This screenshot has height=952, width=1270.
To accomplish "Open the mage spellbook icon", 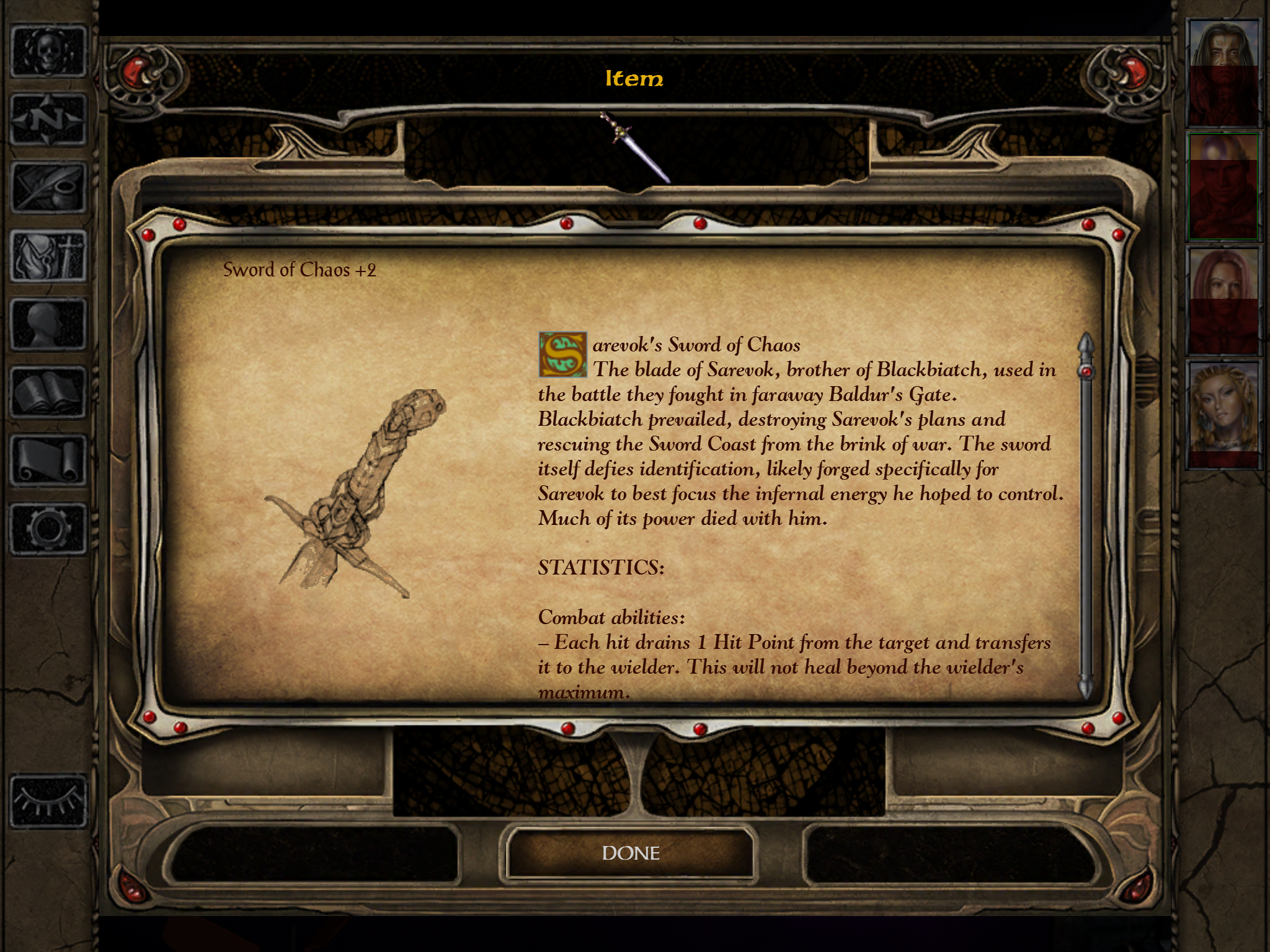I will point(48,392).
